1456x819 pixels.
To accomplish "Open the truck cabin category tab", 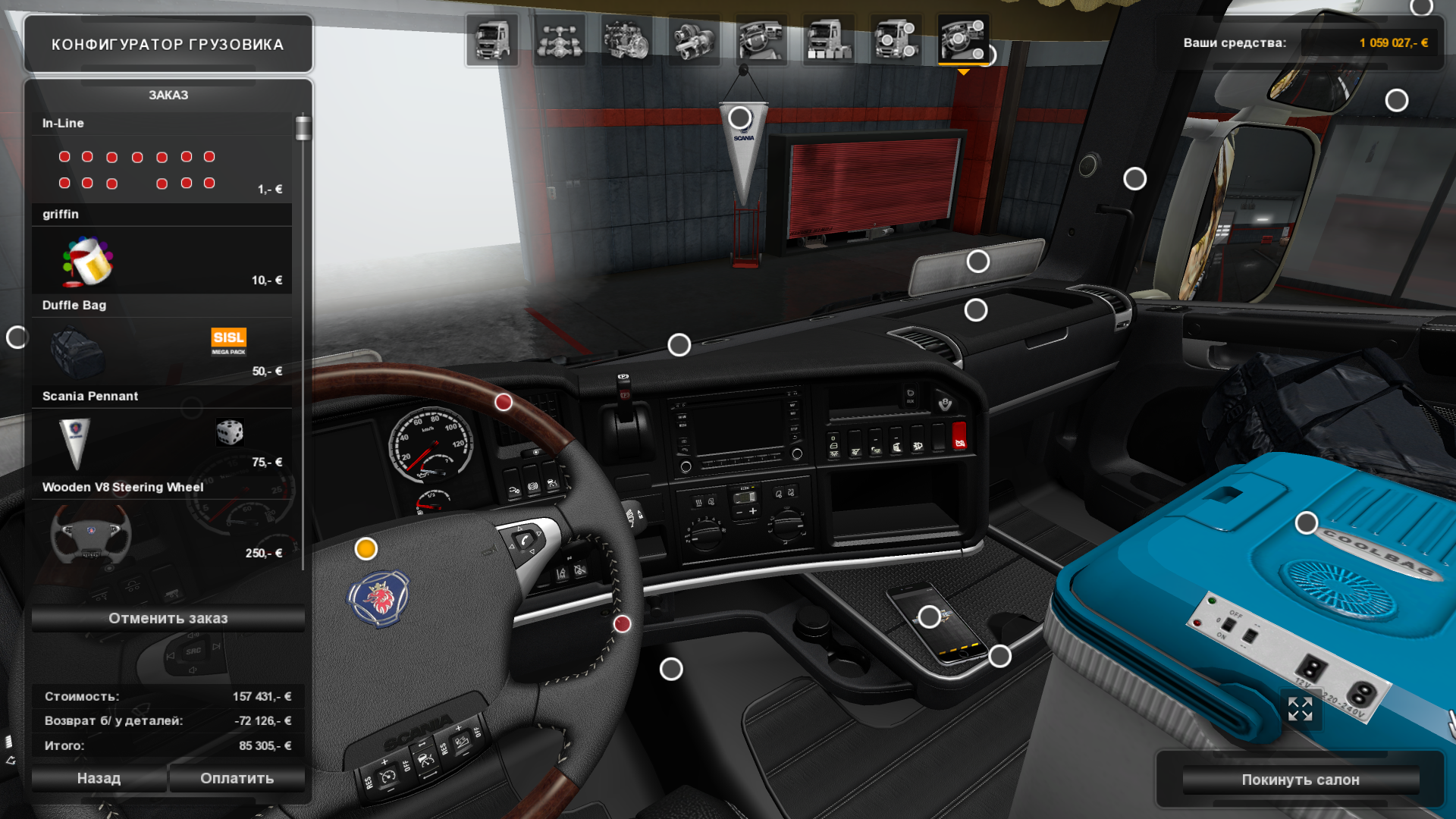I will pos(491,40).
